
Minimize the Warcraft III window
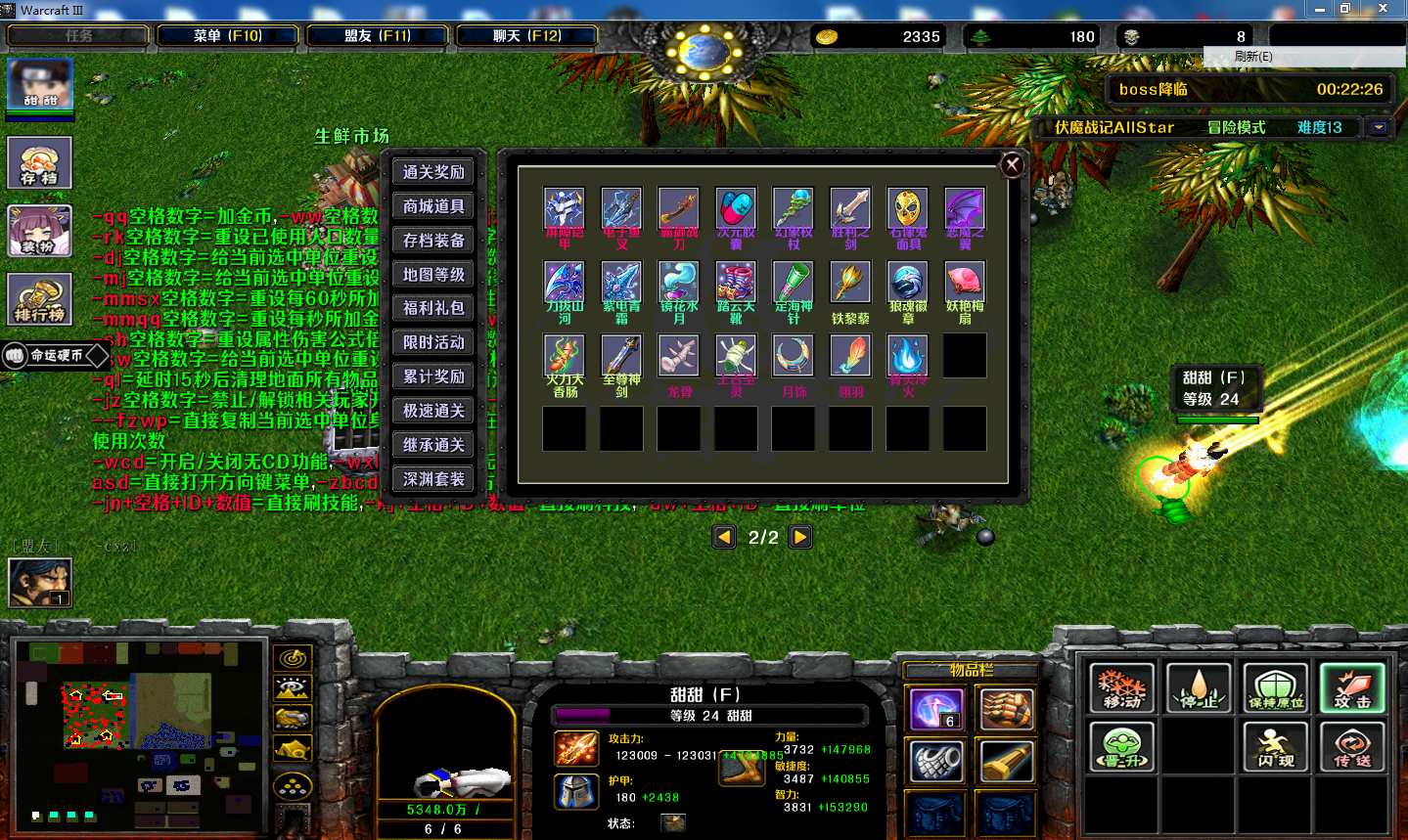(x=1320, y=9)
